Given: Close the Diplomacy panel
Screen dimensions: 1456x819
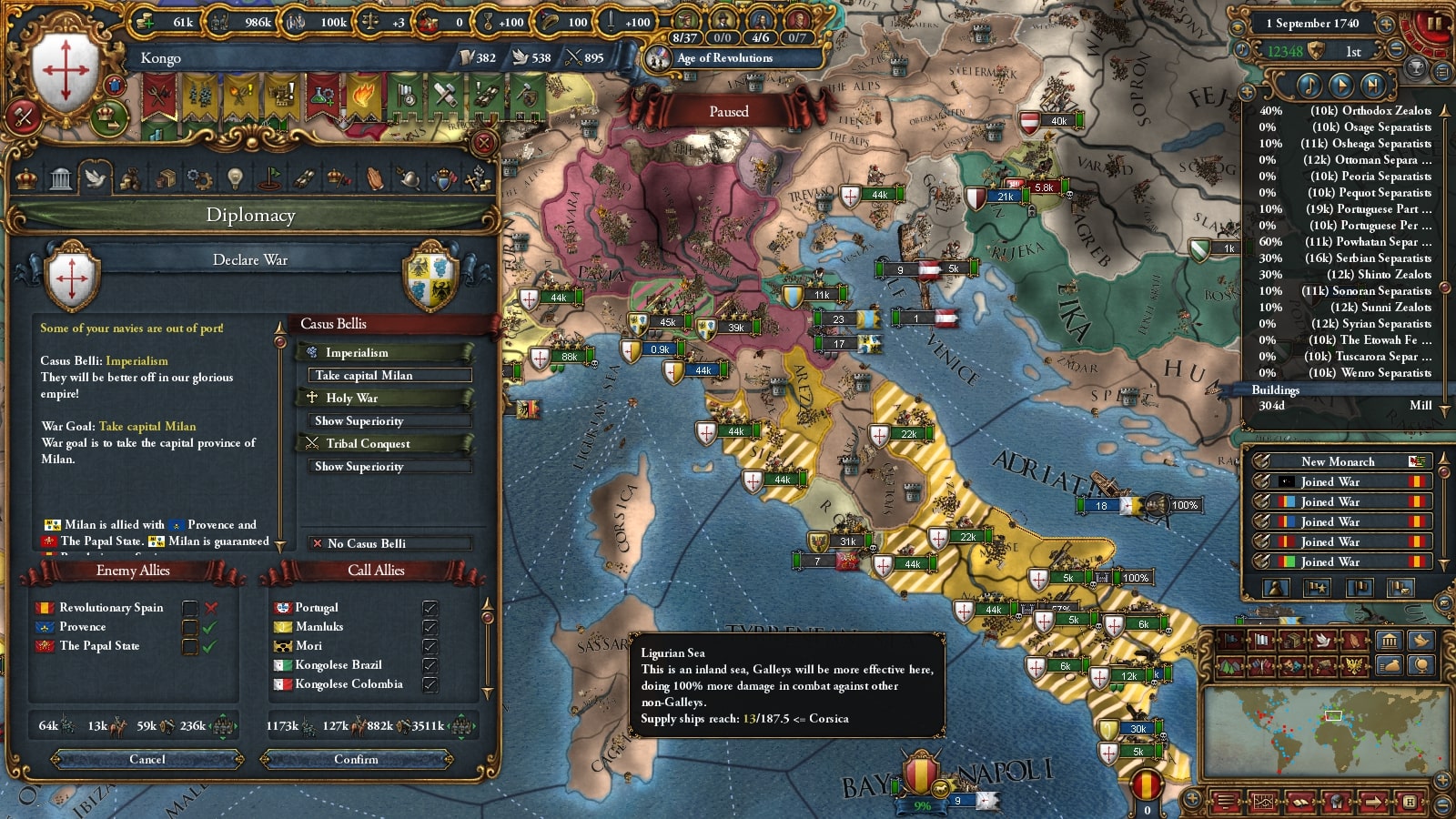Looking at the screenshot, I should click(484, 143).
